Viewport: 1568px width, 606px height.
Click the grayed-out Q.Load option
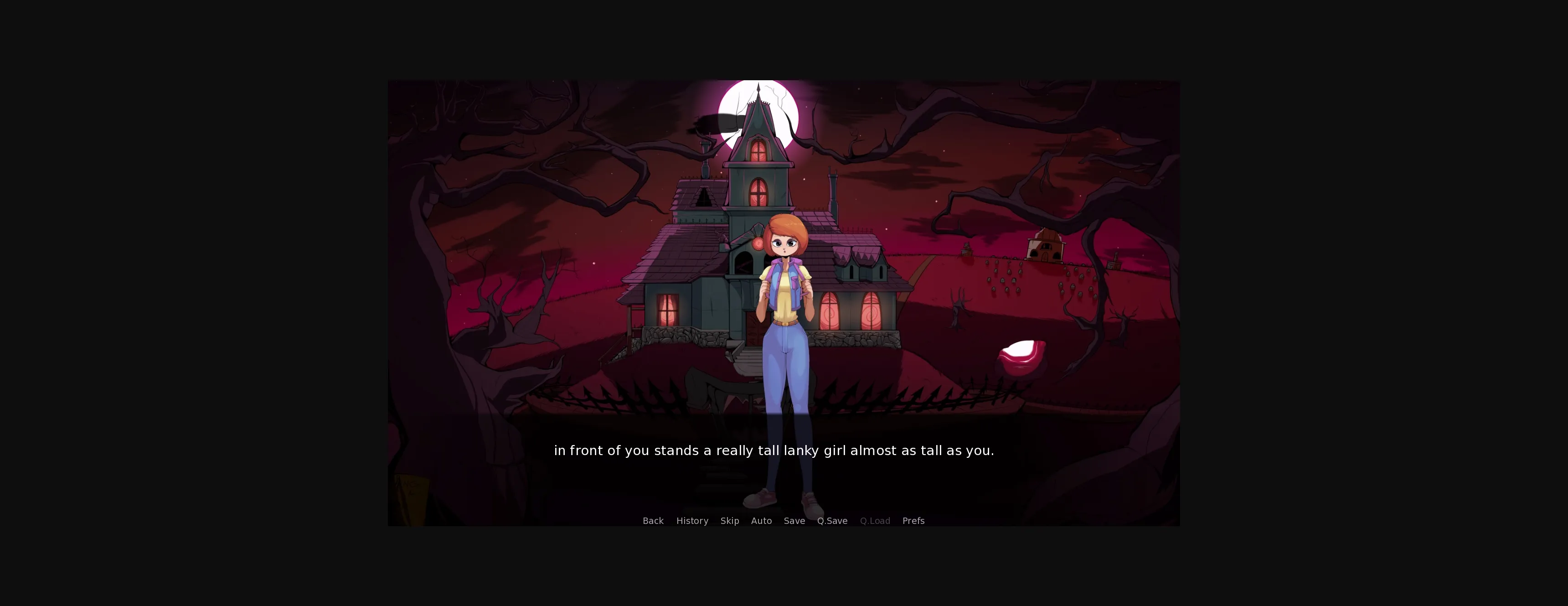coord(875,521)
